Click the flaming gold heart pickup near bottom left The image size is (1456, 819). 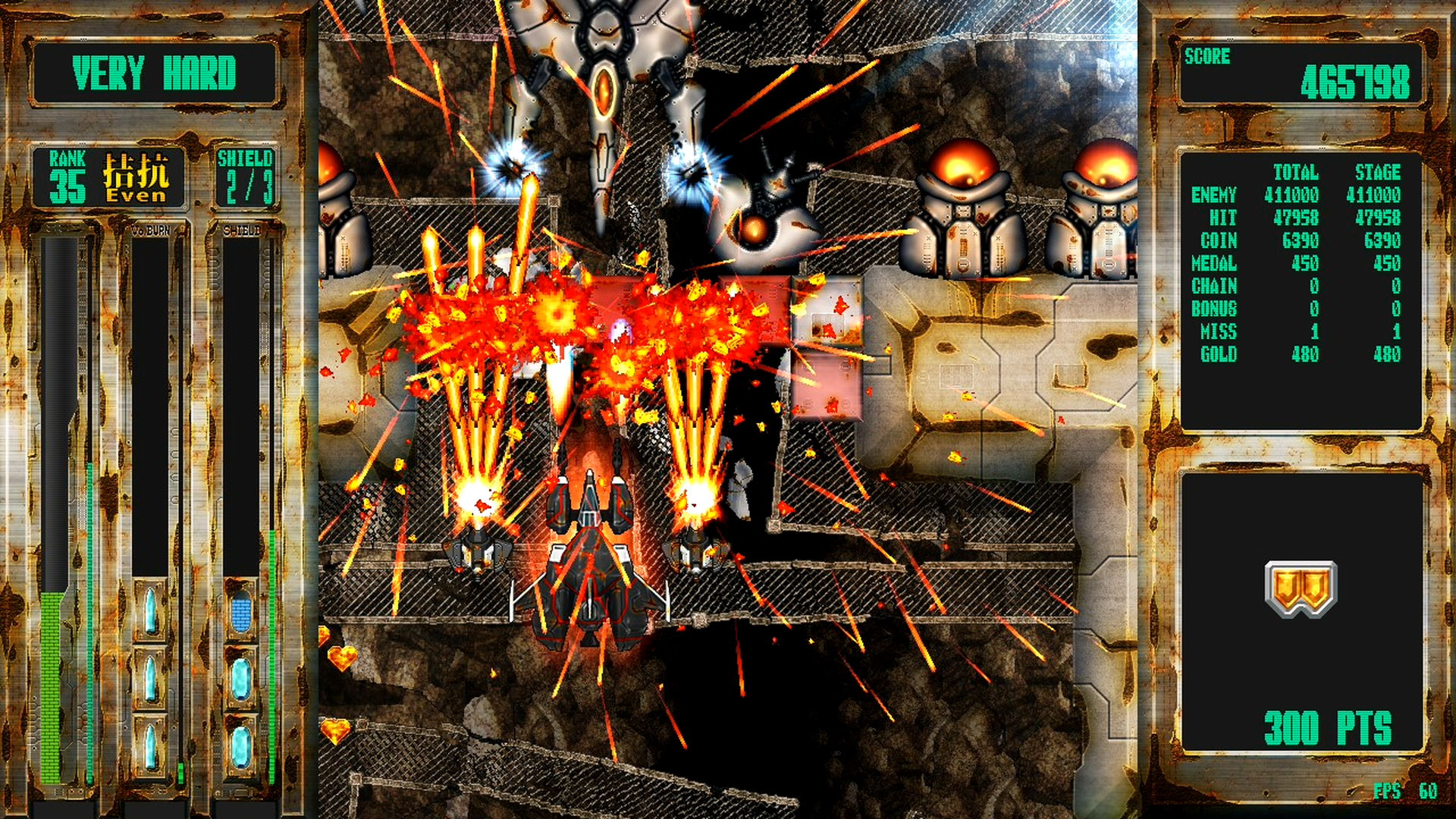pos(343,659)
